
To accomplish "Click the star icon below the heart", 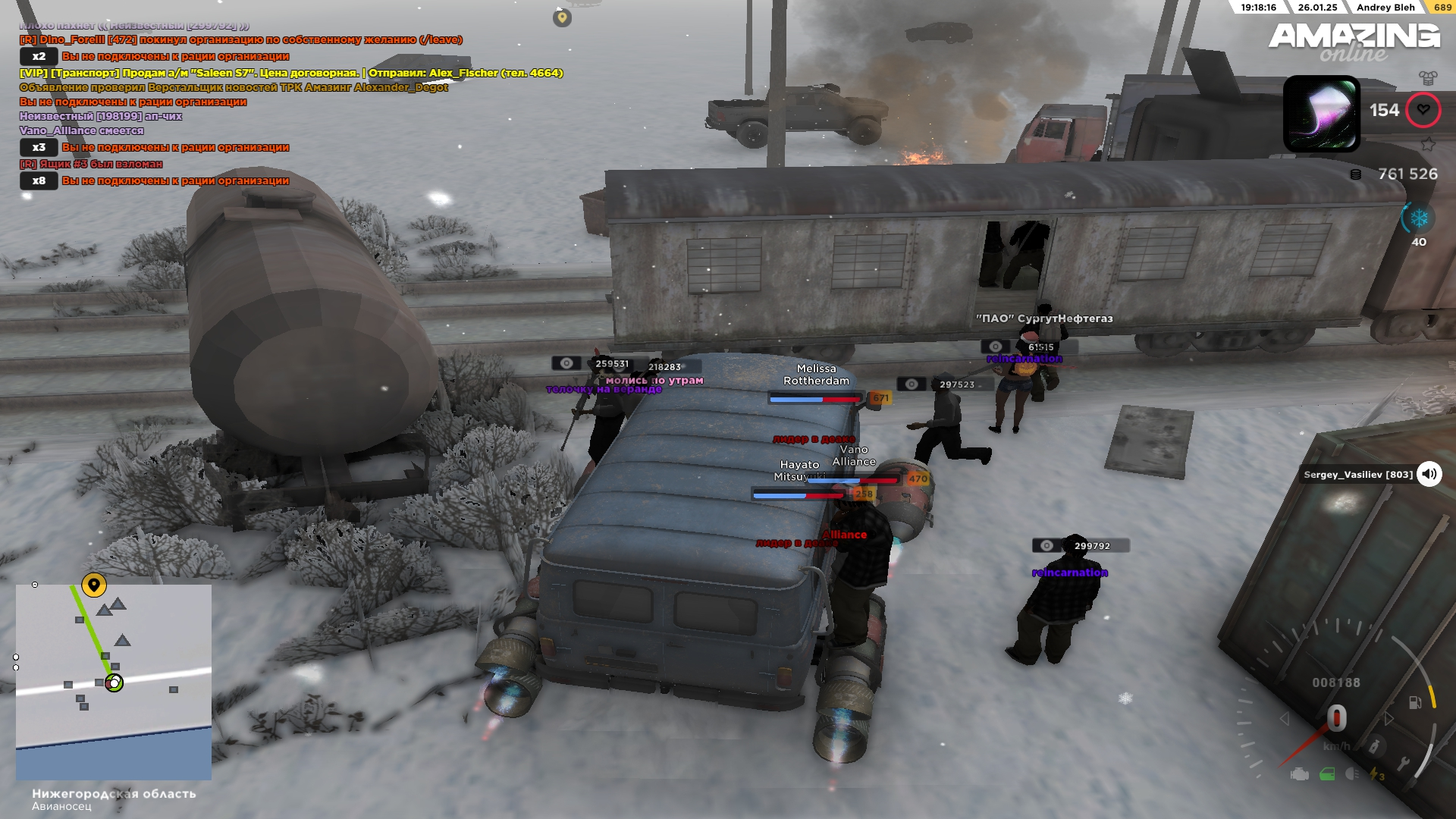I will [1428, 143].
